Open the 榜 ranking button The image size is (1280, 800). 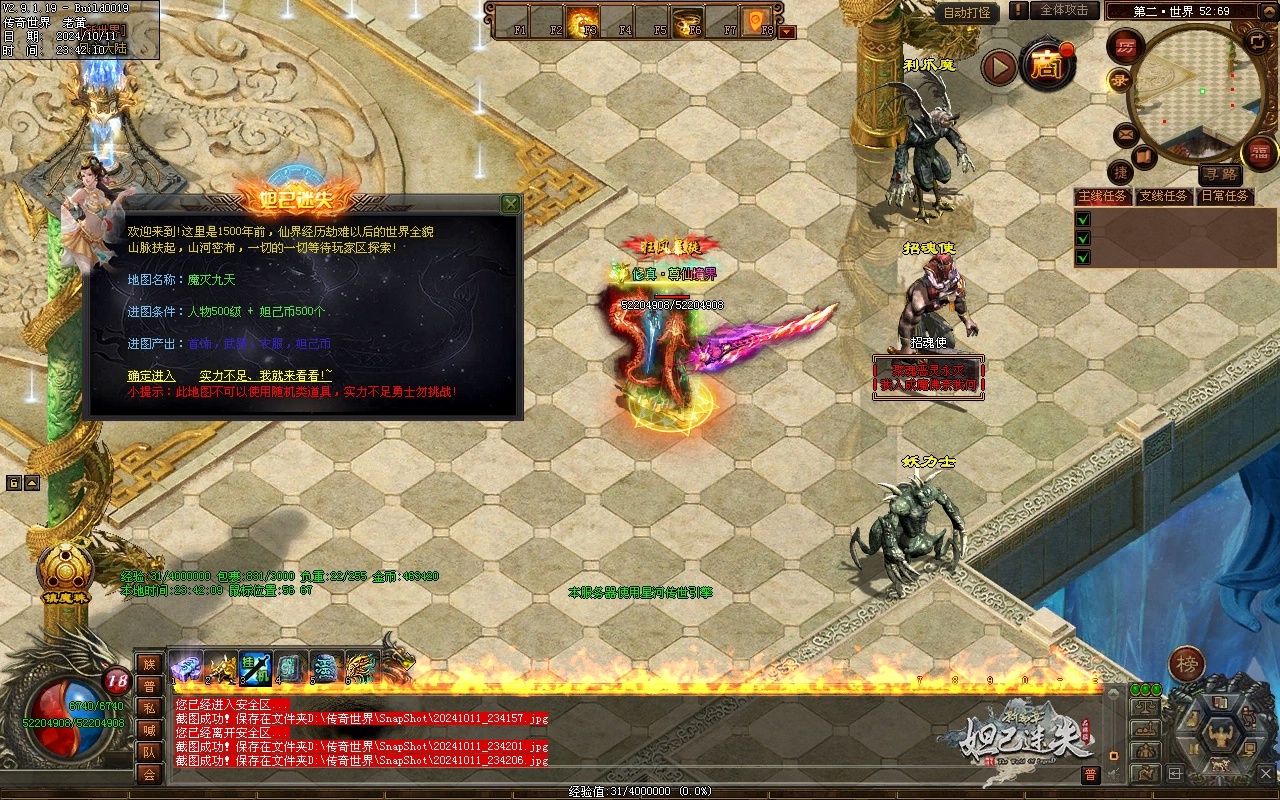click(x=1187, y=665)
